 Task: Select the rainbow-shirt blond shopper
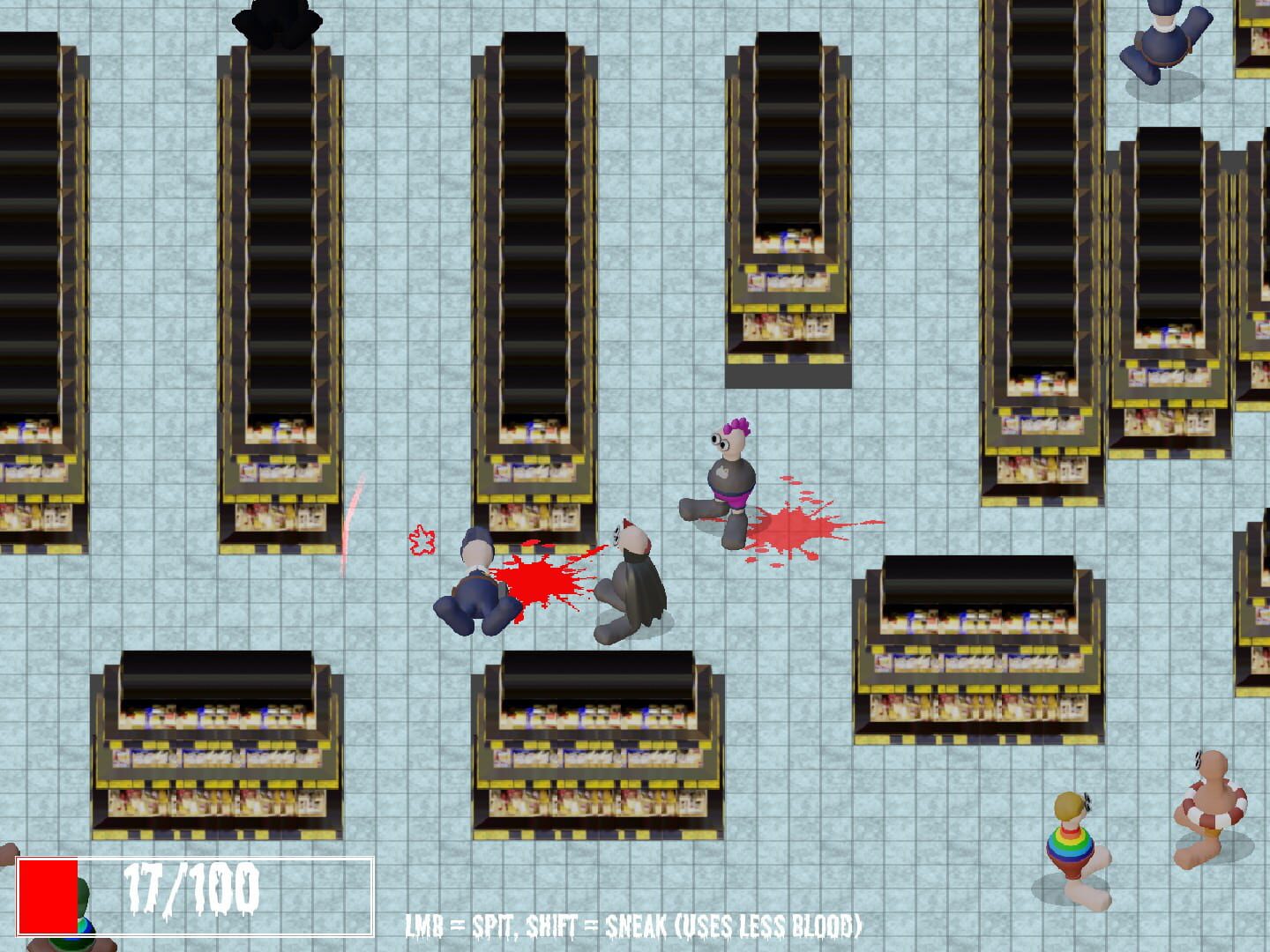point(1072,846)
